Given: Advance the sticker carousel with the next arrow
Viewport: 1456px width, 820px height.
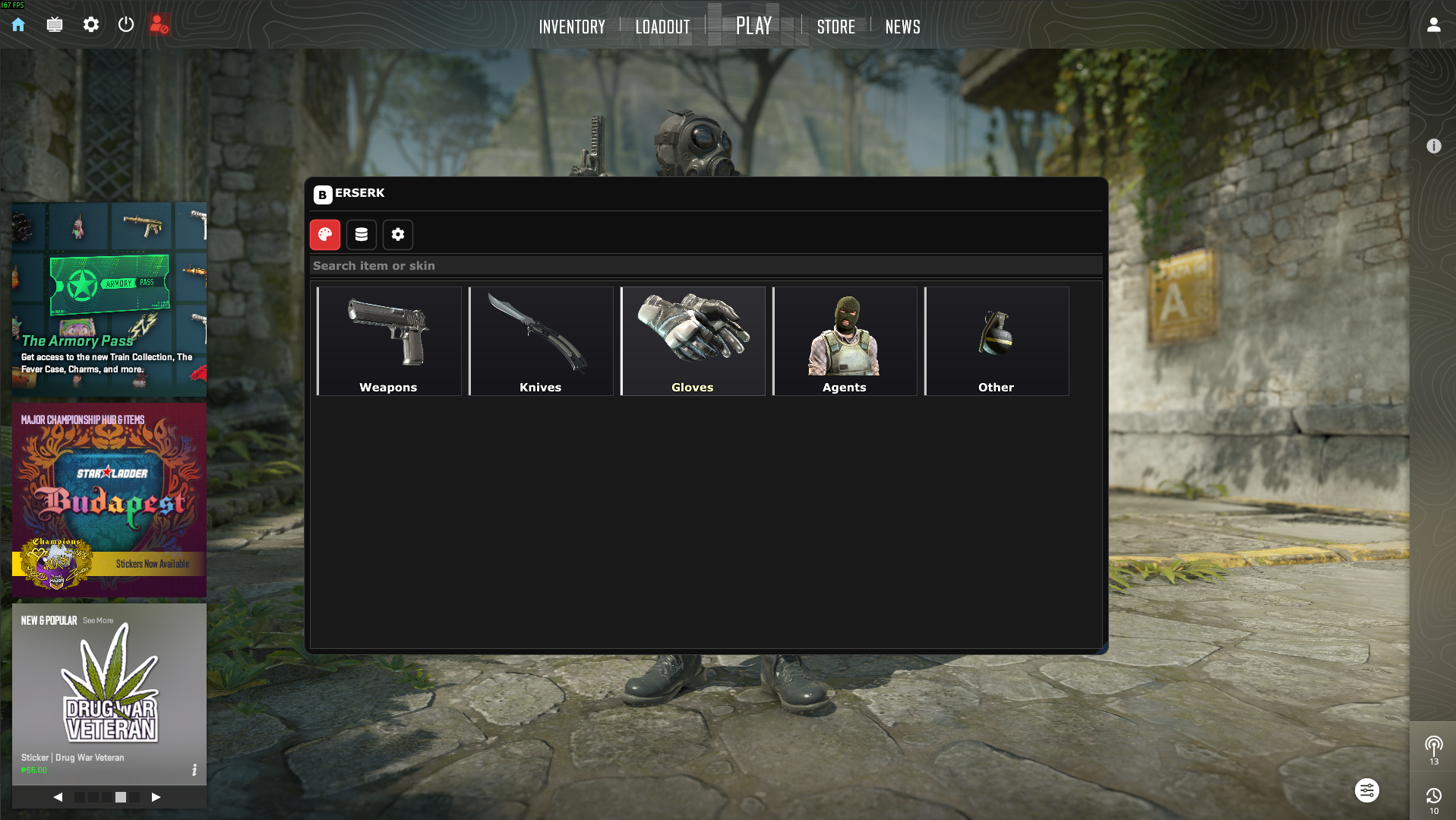Looking at the screenshot, I should 156,796.
